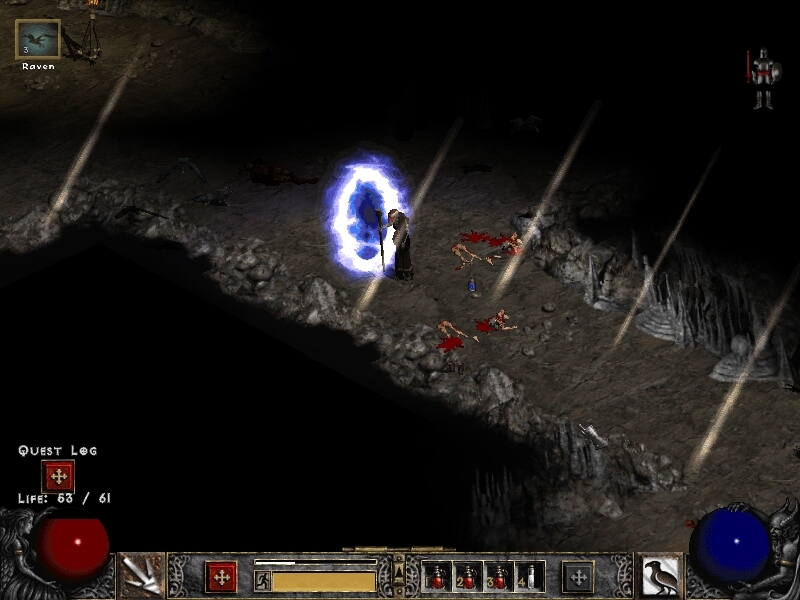Screen dimensions: 800x600
Task: Open the right Raven skill selector
Action: [x=660, y=576]
